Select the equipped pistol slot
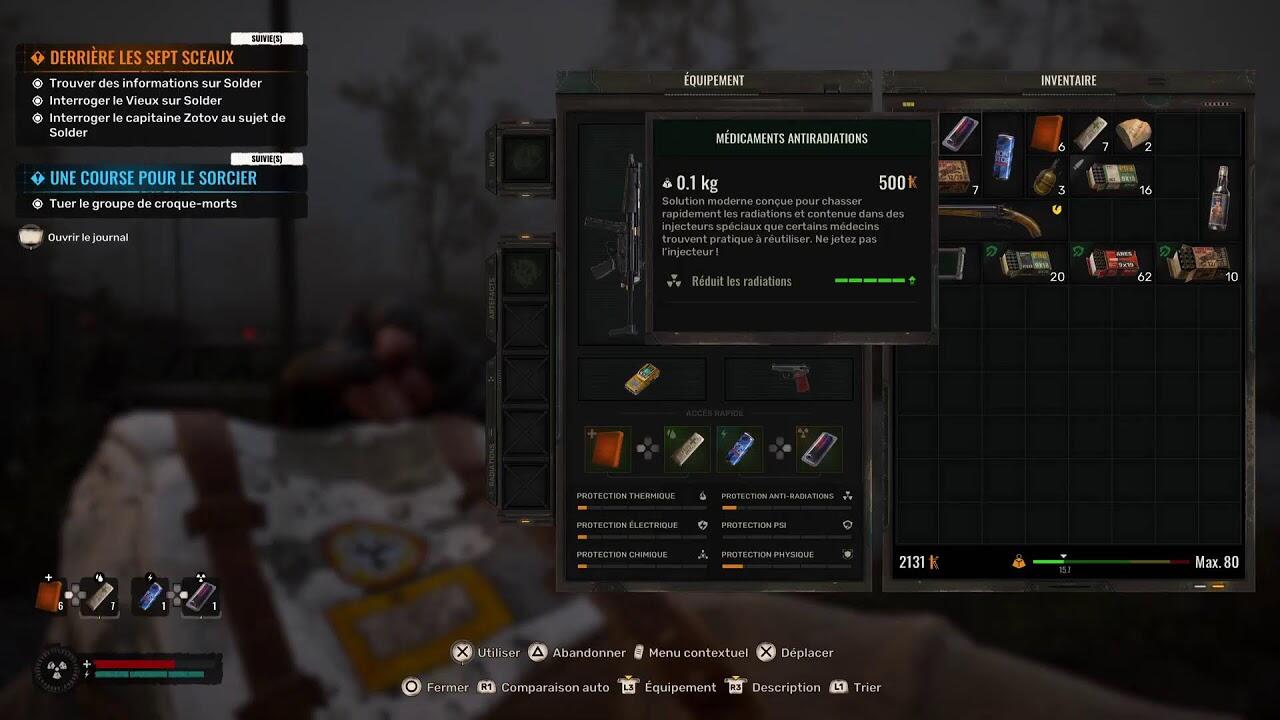The image size is (1280, 720). 789,379
